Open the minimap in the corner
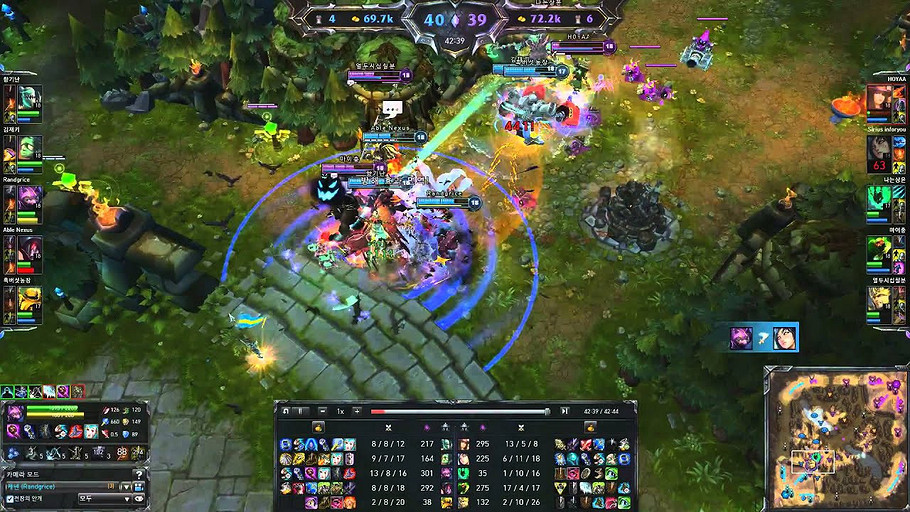Image resolution: width=910 pixels, height=512 pixels. (834, 436)
